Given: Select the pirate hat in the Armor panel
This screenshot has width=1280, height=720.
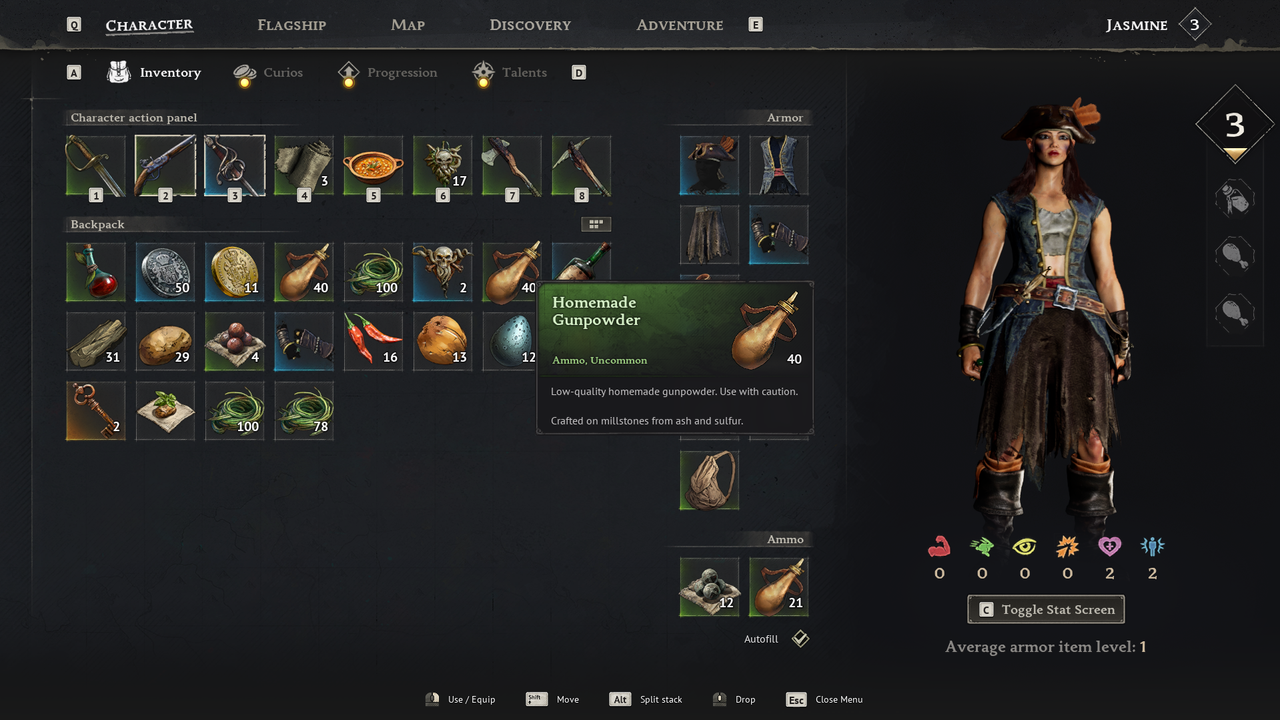Looking at the screenshot, I should (709, 165).
